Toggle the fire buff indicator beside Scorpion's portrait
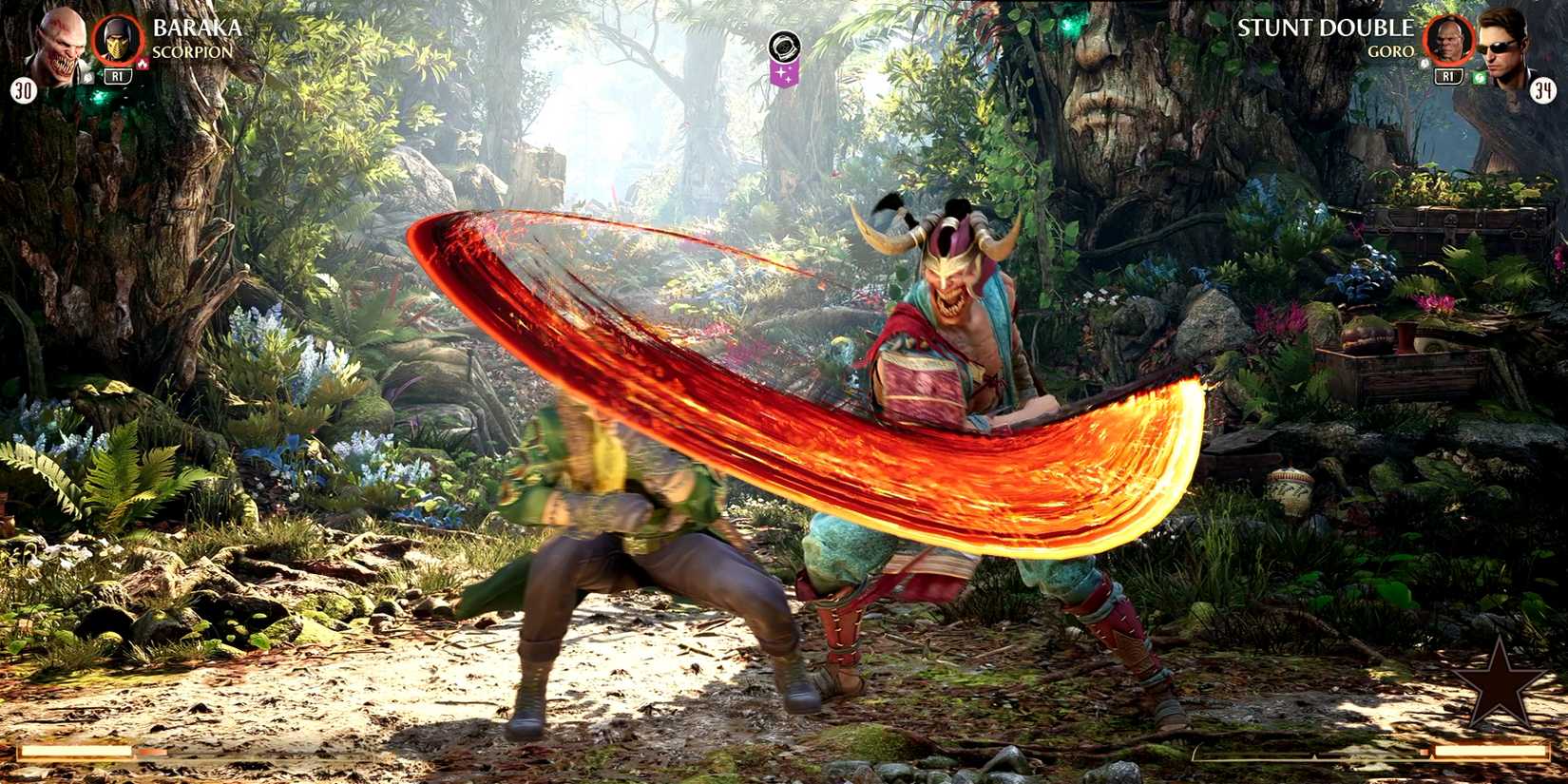The image size is (1568, 784). pos(143,63)
